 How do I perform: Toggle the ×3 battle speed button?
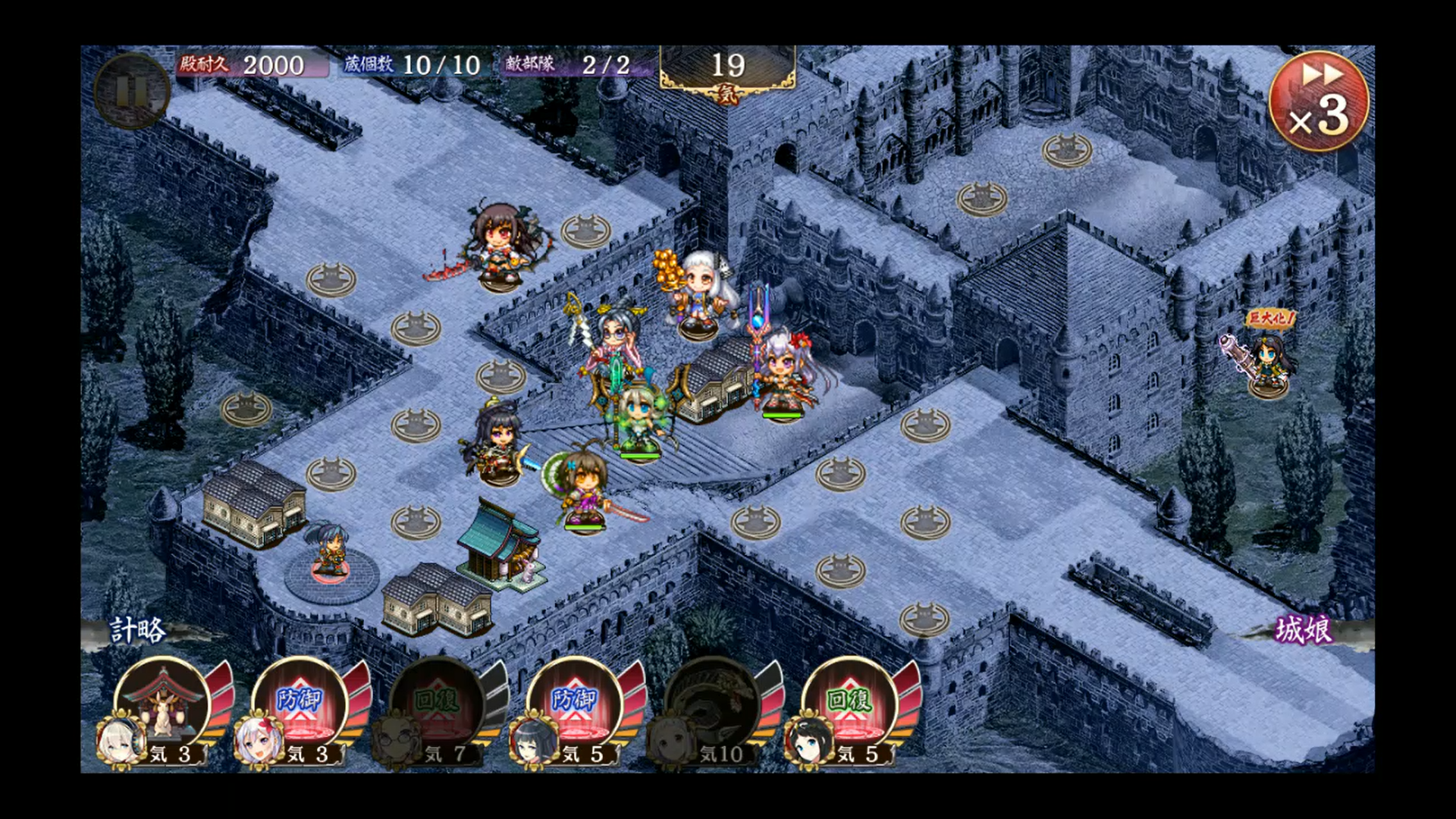click(x=1319, y=100)
